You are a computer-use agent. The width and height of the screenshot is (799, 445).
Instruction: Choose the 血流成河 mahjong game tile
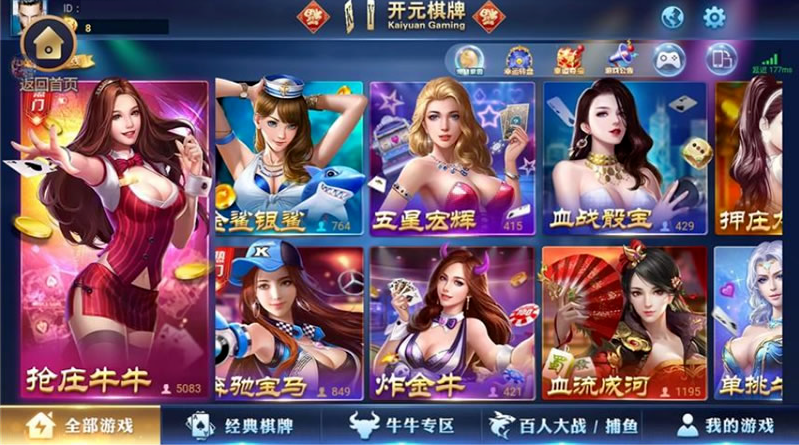623,322
